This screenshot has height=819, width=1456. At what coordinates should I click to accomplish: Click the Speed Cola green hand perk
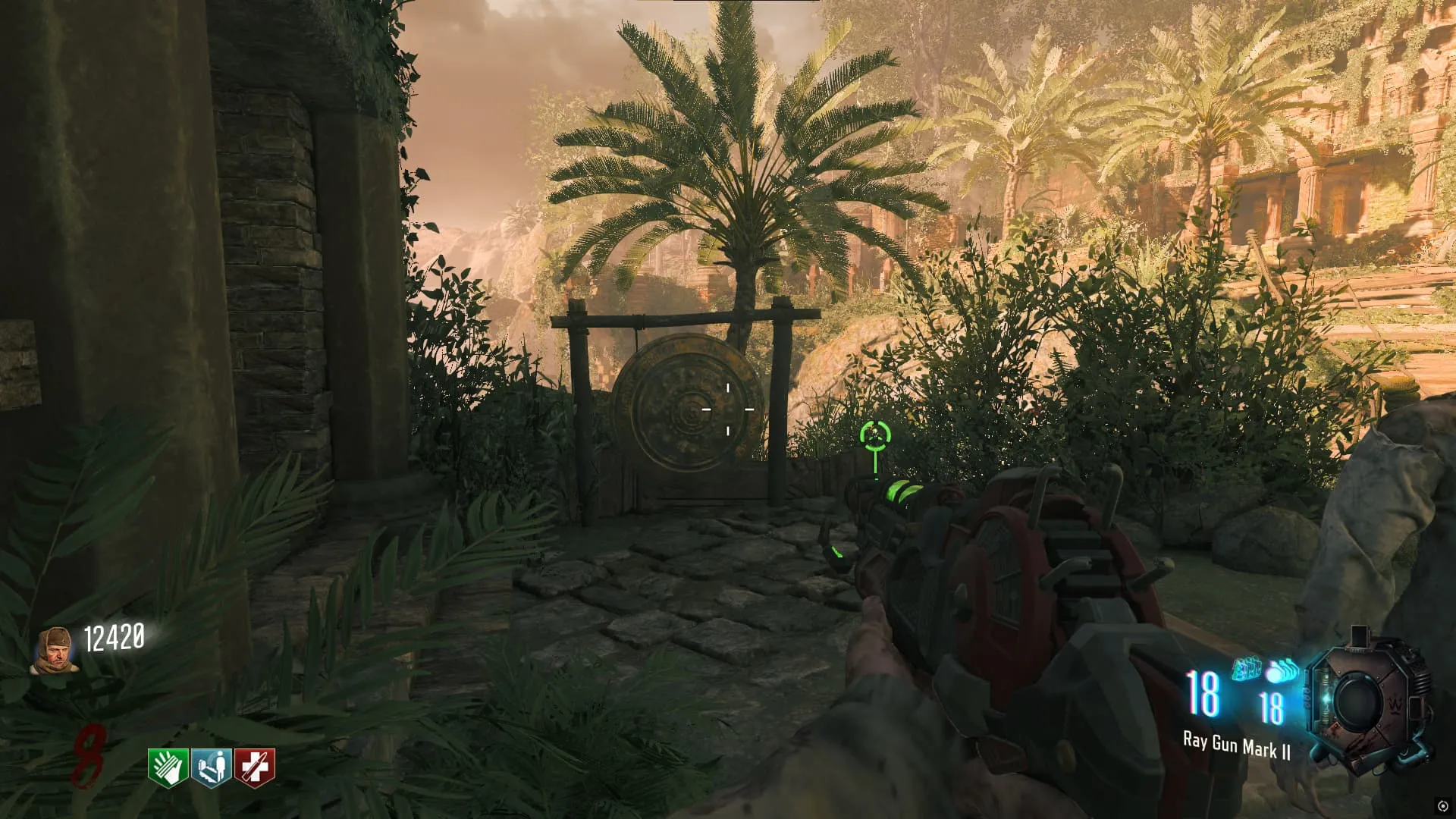[168, 767]
